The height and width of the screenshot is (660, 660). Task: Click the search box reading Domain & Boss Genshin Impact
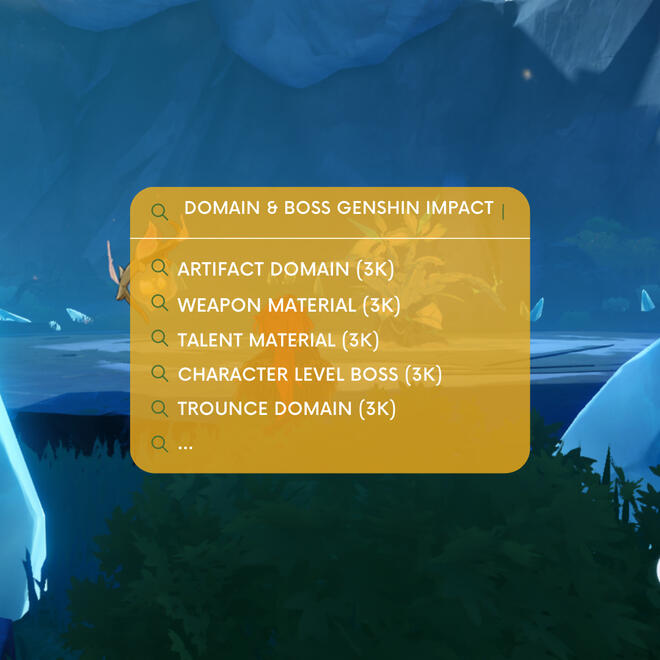tap(340, 208)
